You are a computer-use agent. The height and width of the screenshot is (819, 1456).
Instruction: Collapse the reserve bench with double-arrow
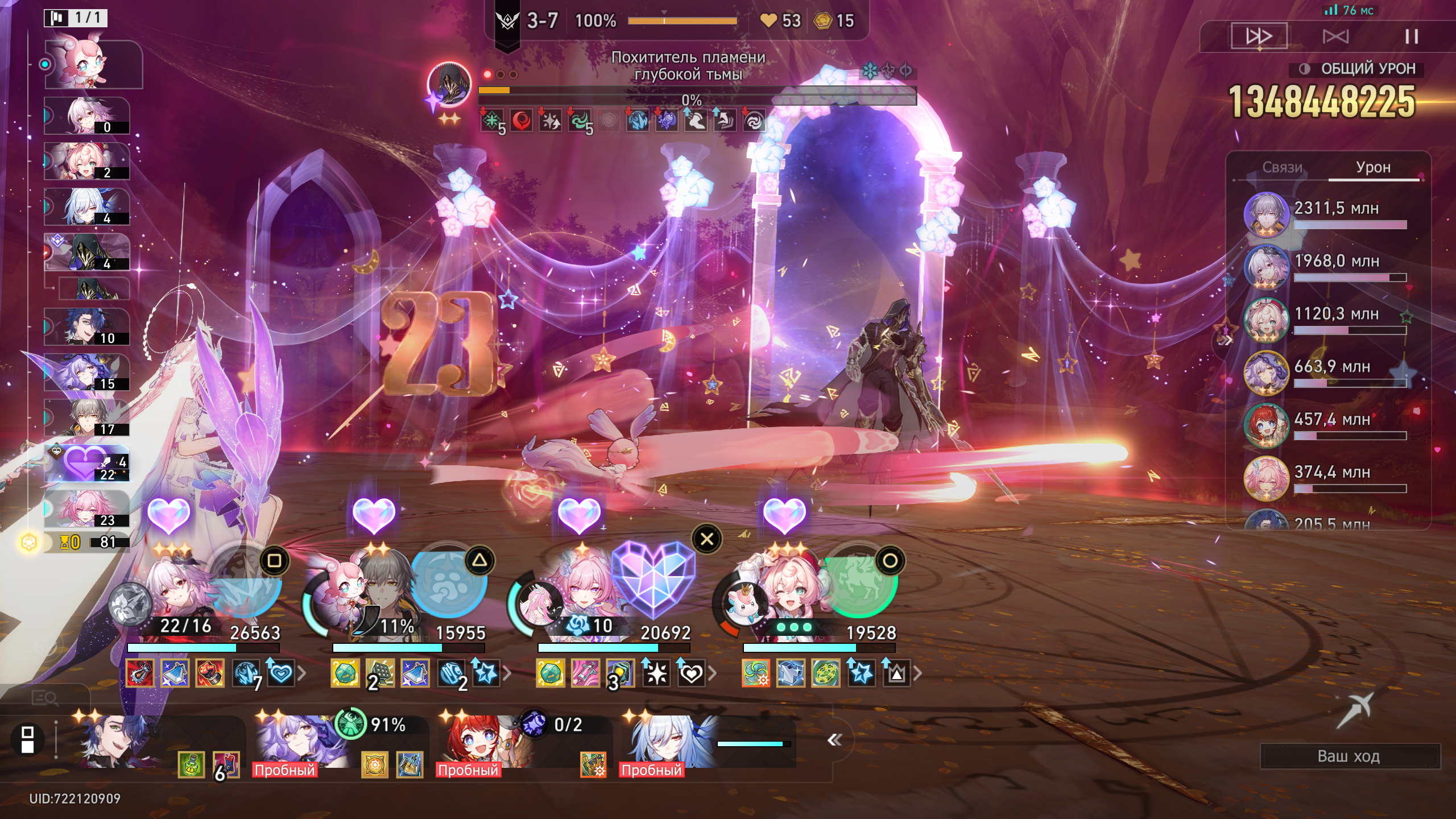834,739
